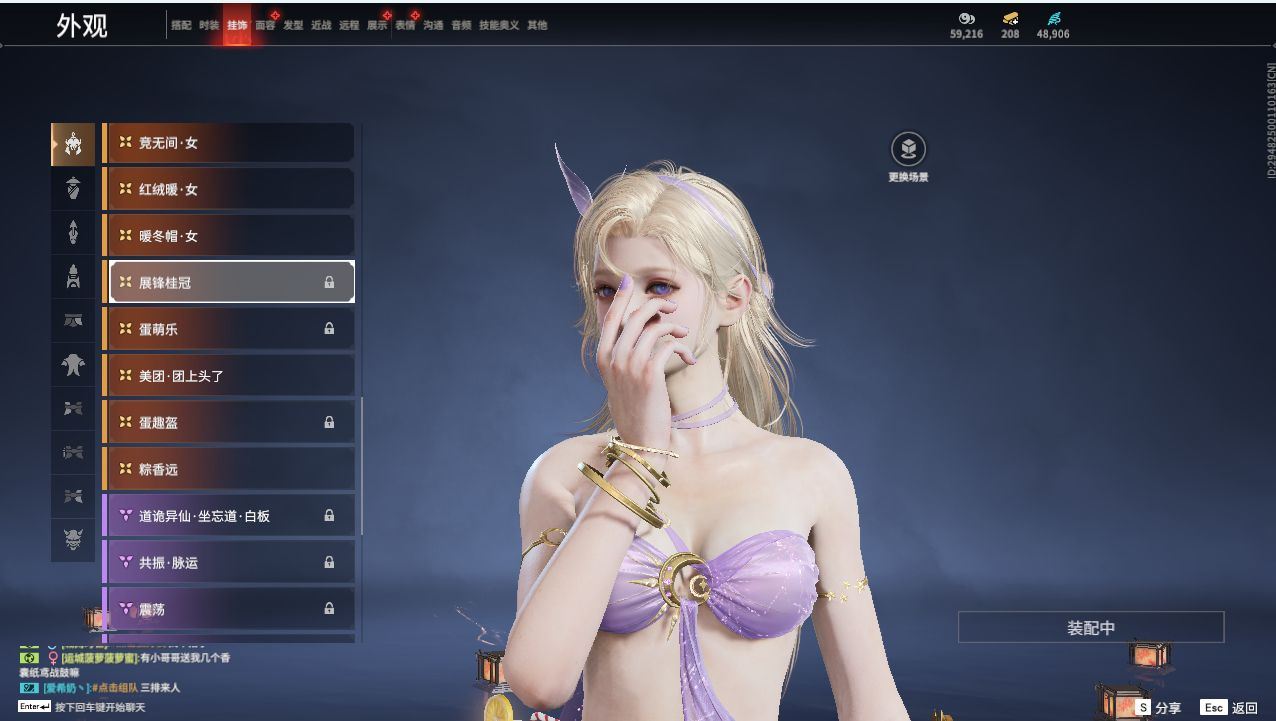Open the demon mask accessory category

(73, 540)
